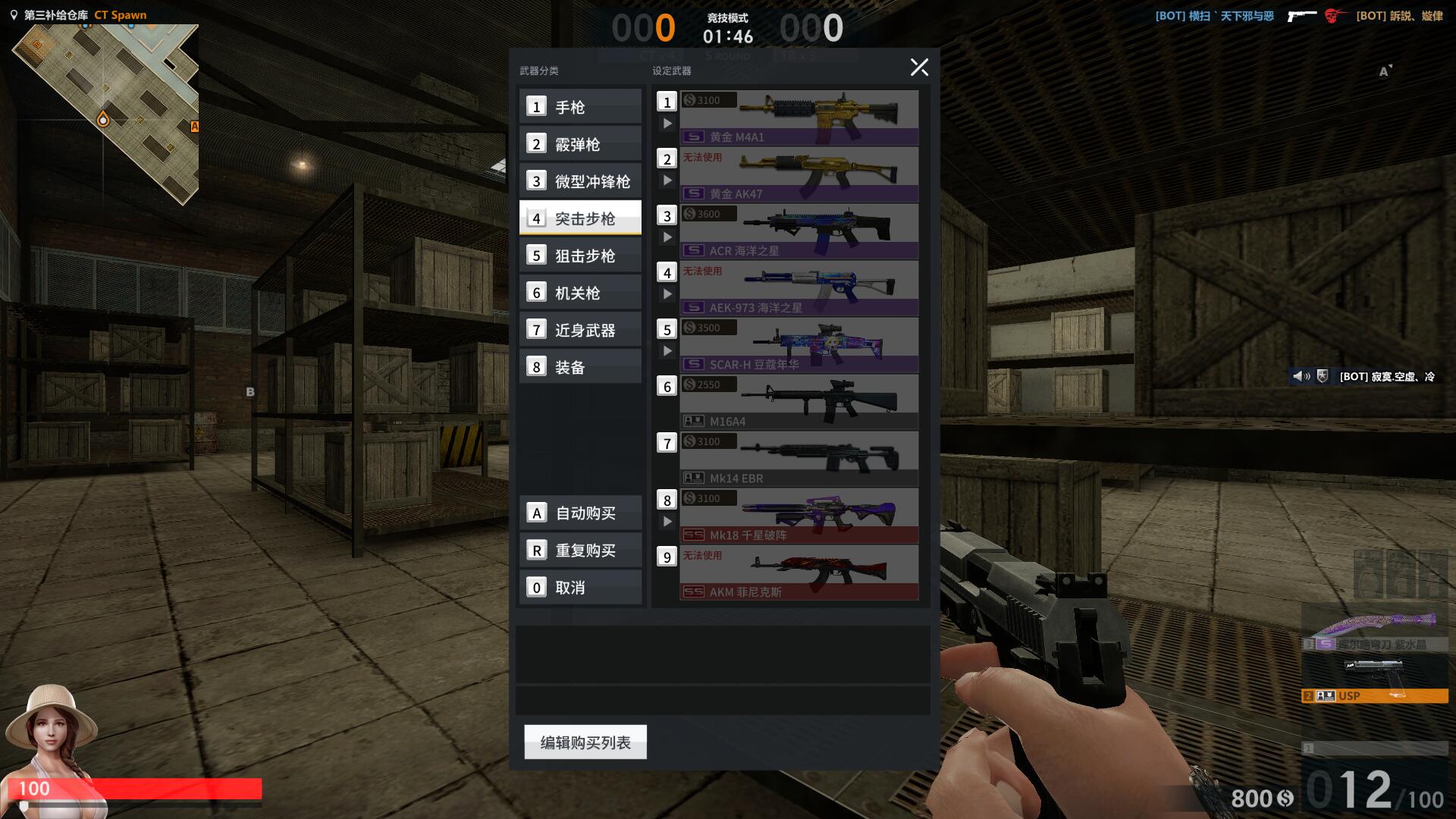1456x819 pixels.
Task: Close the weapon buy menu
Action: tap(919, 67)
